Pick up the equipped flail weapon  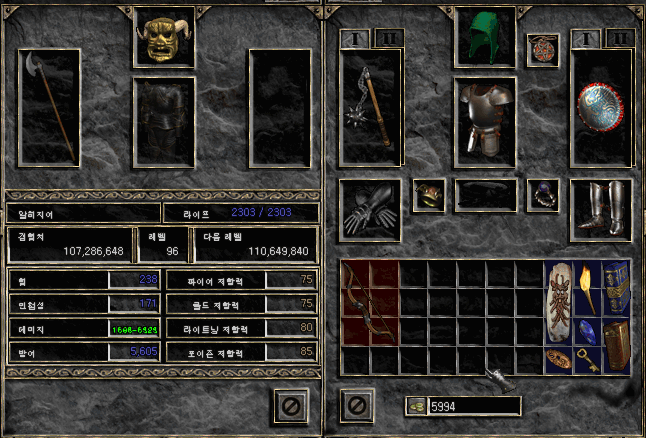pos(370,108)
